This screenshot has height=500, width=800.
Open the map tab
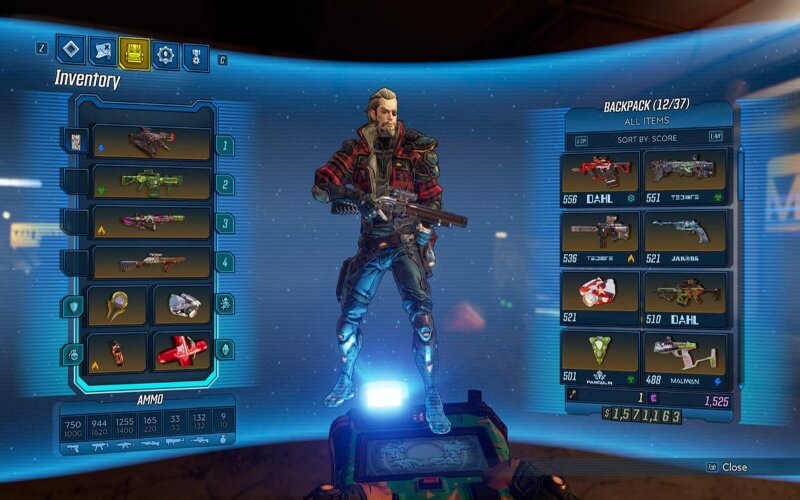(102, 50)
